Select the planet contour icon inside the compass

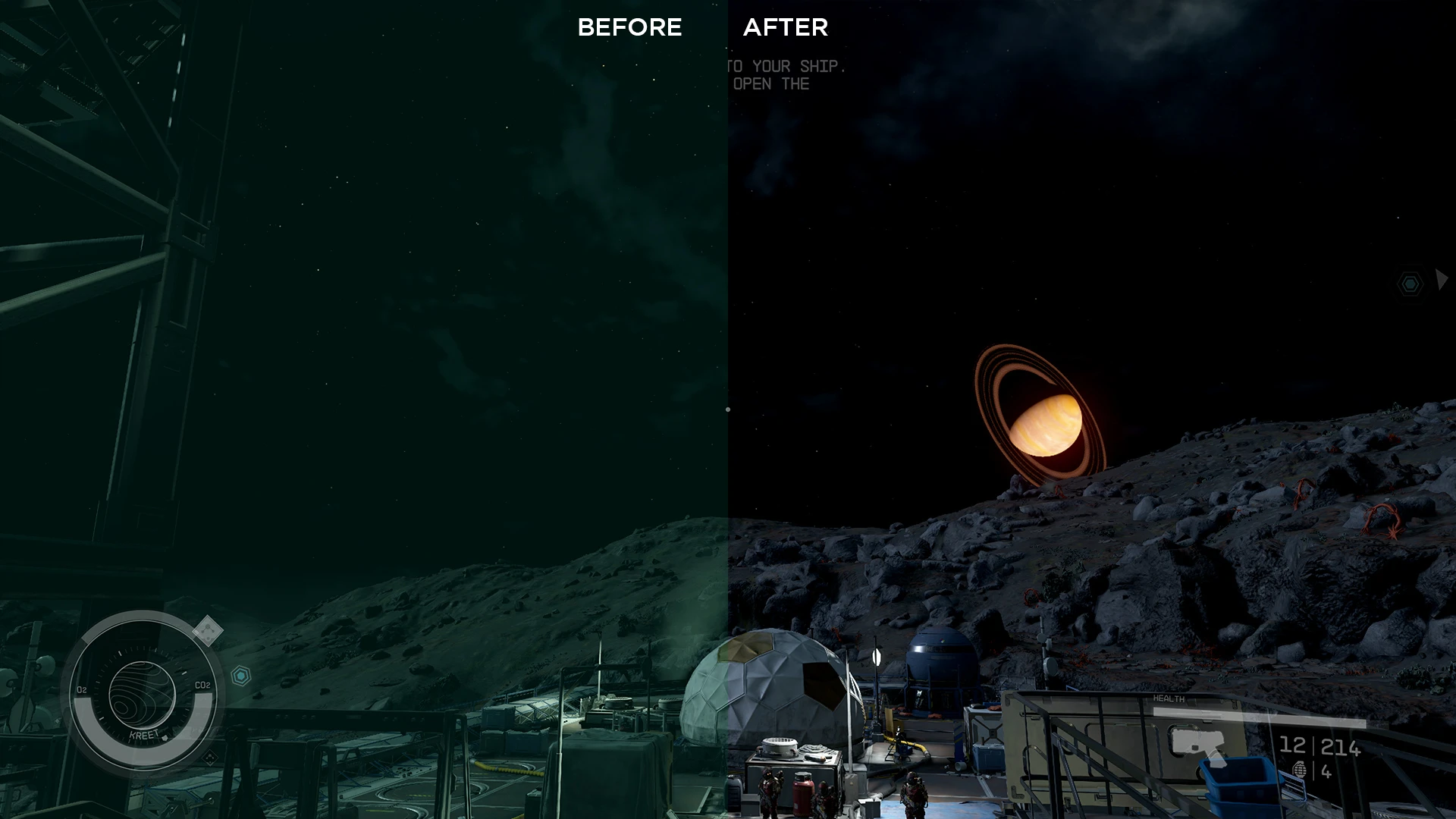tap(141, 695)
